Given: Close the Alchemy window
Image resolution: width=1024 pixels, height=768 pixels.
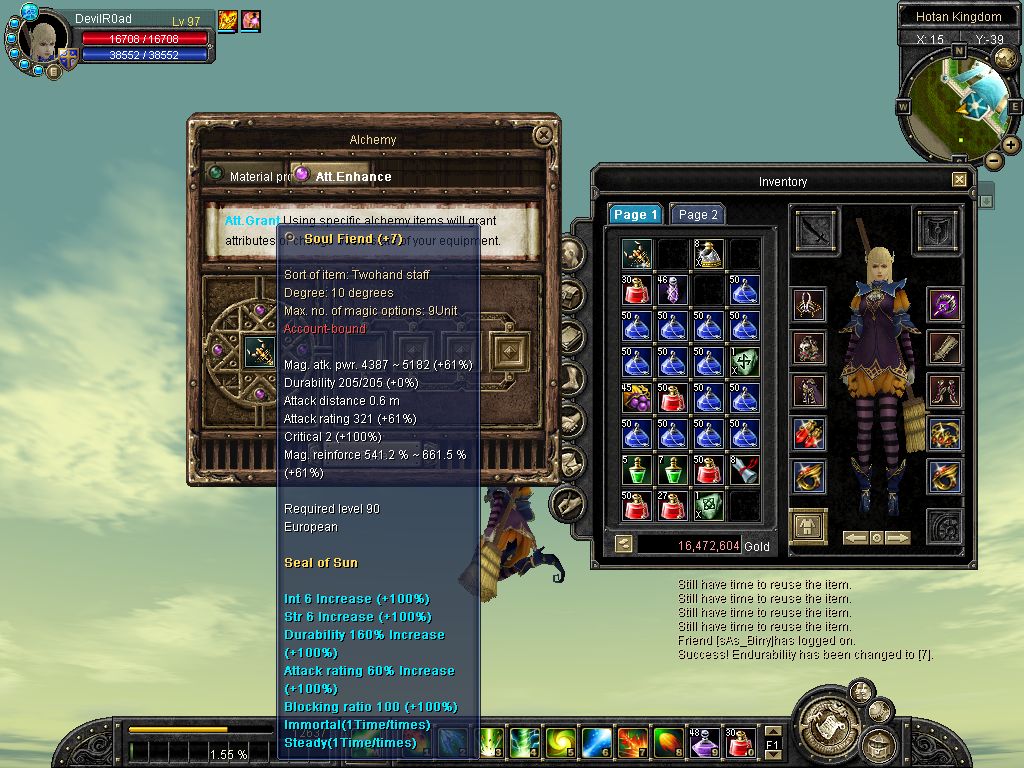Looking at the screenshot, I should coord(543,135).
